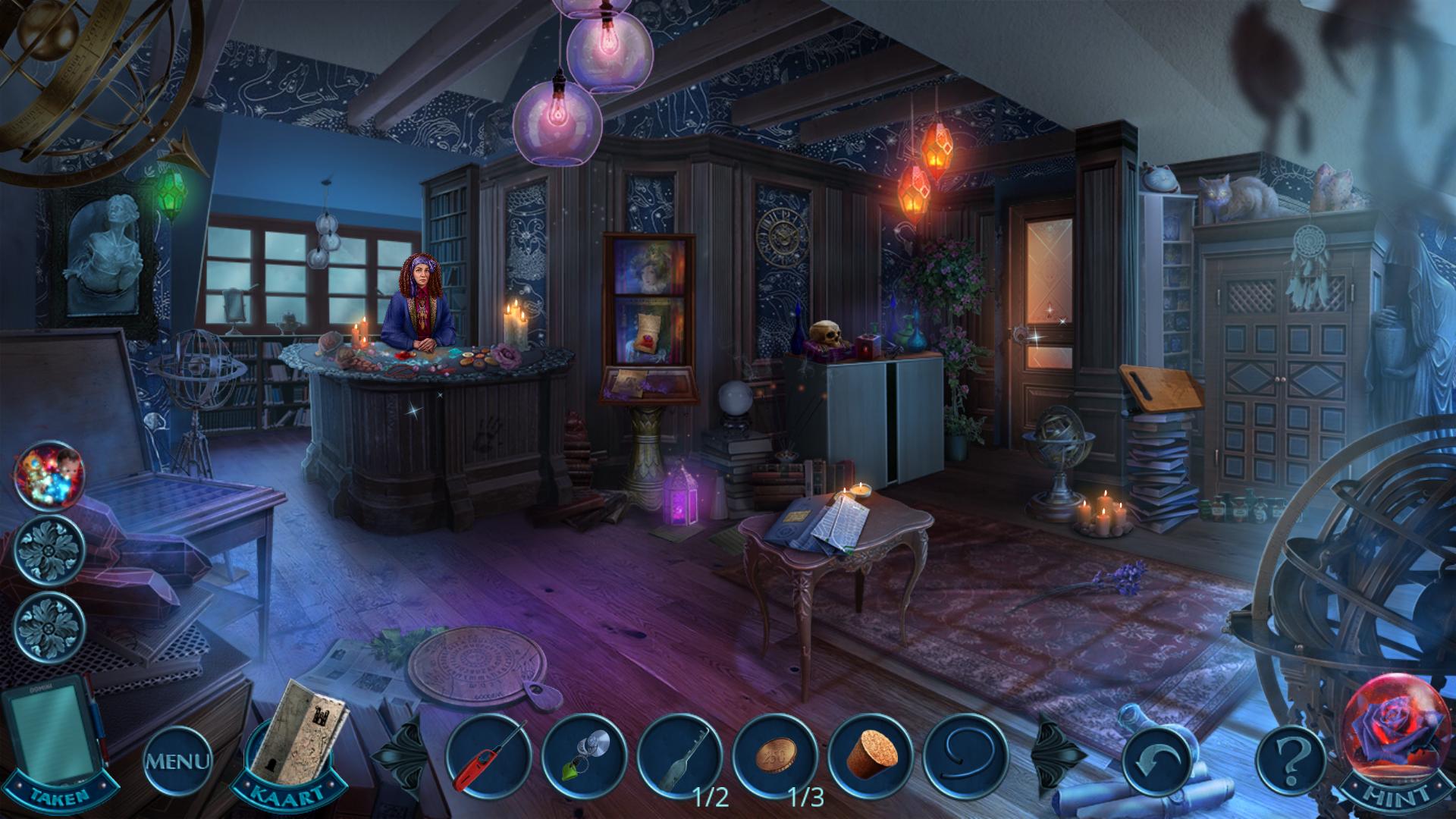Select the red lighter in inventory
The width and height of the screenshot is (1456, 819).
487,755
